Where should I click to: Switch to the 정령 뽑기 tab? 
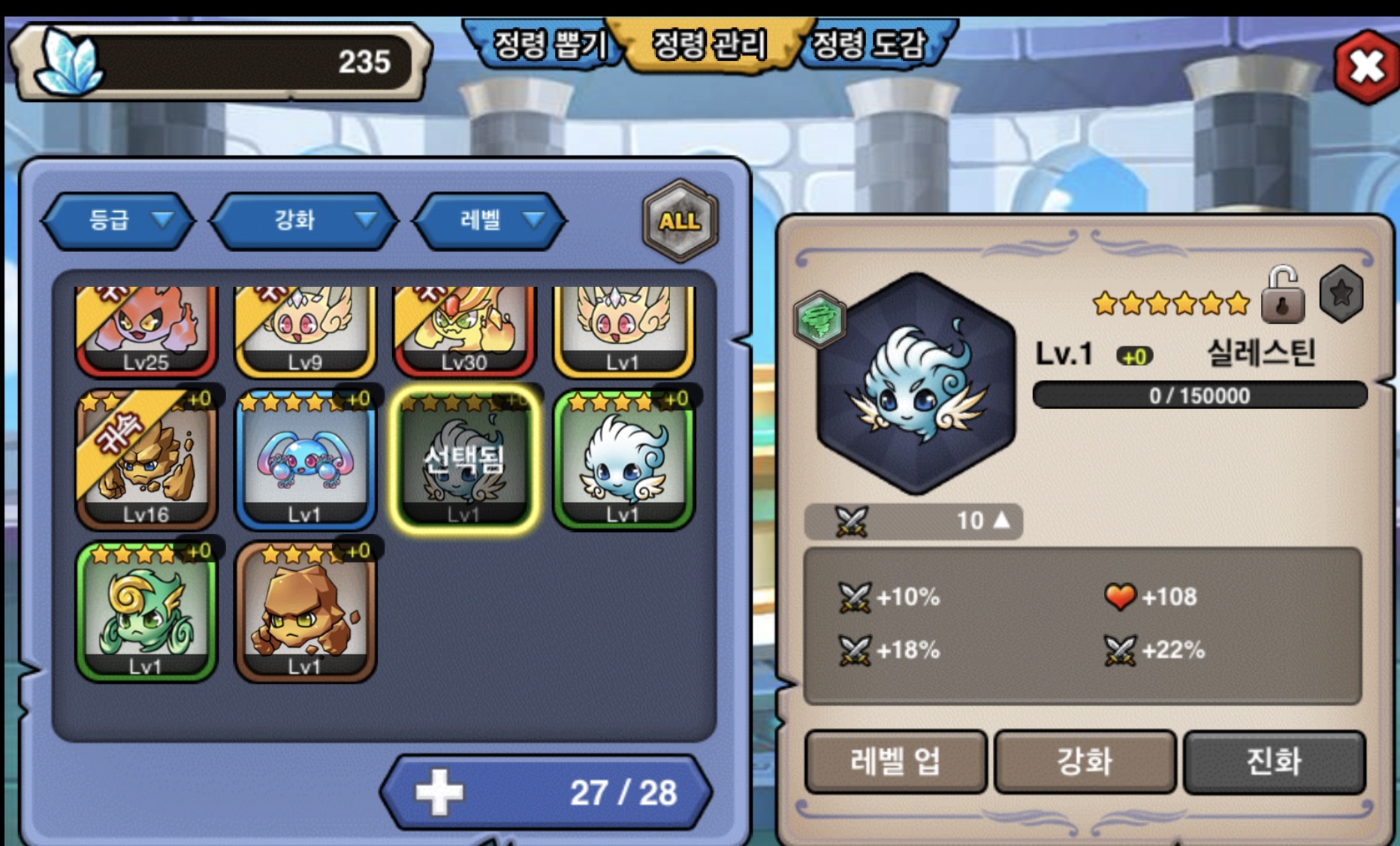pos(548,45)
